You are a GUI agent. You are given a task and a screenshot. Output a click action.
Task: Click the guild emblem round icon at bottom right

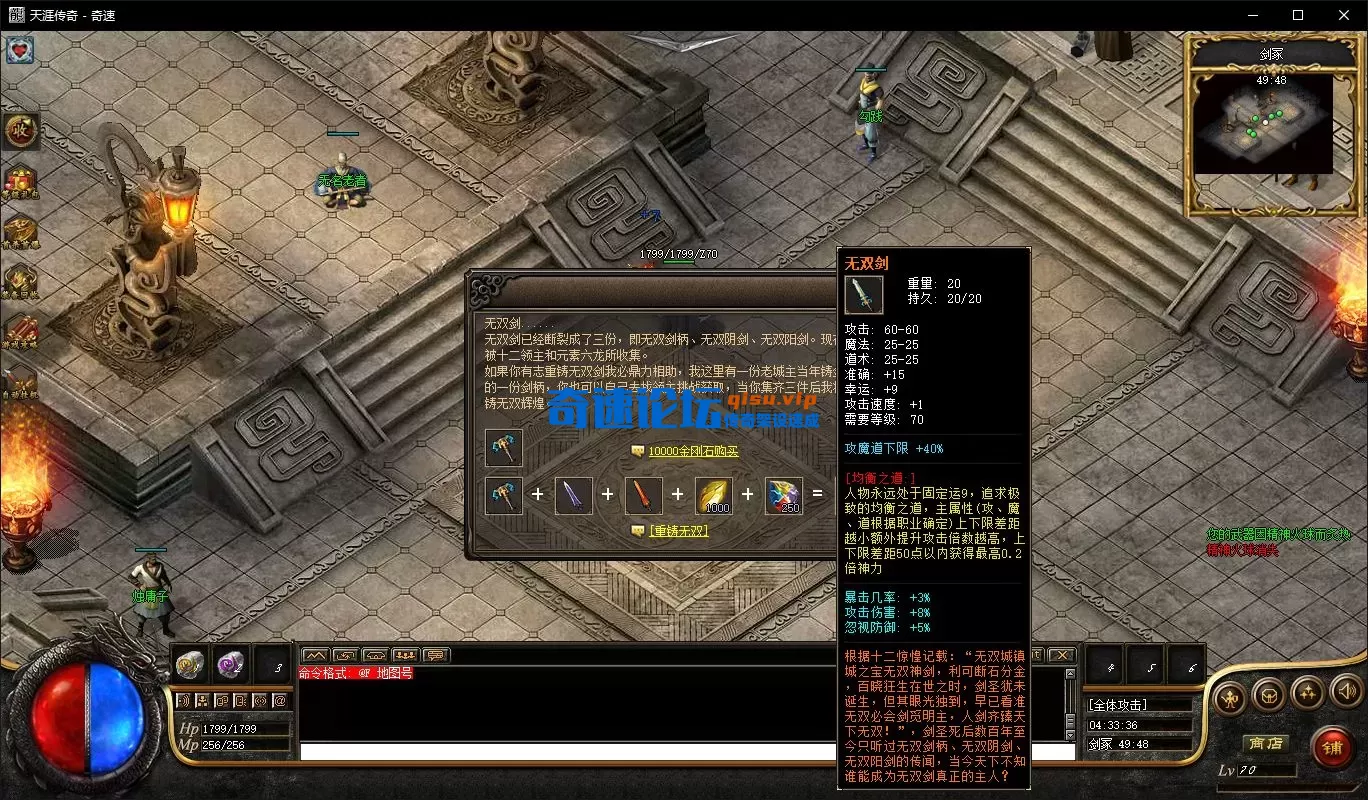click(x=1270, y=697)
